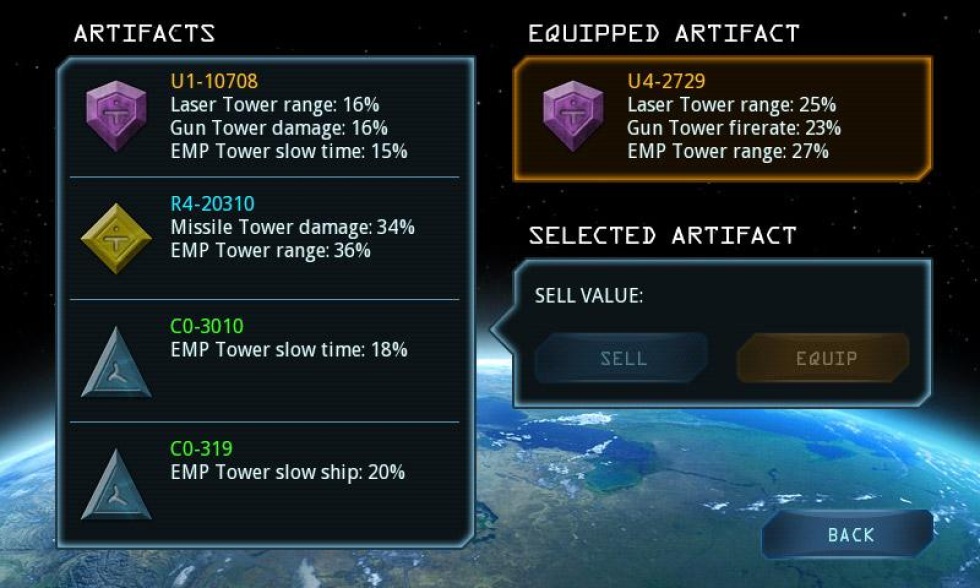Pick the C0-319 artifact row

pyautogui.click(x=265, y=483)
